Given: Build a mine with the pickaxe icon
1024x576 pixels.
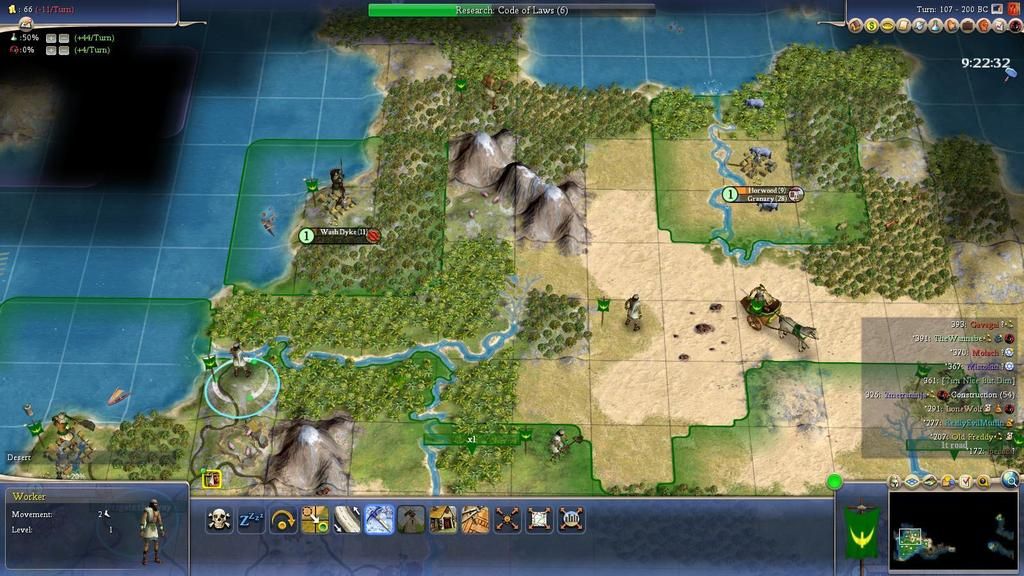Looking at the screenshot, I should pyautogui.click(x=379, y=519).
